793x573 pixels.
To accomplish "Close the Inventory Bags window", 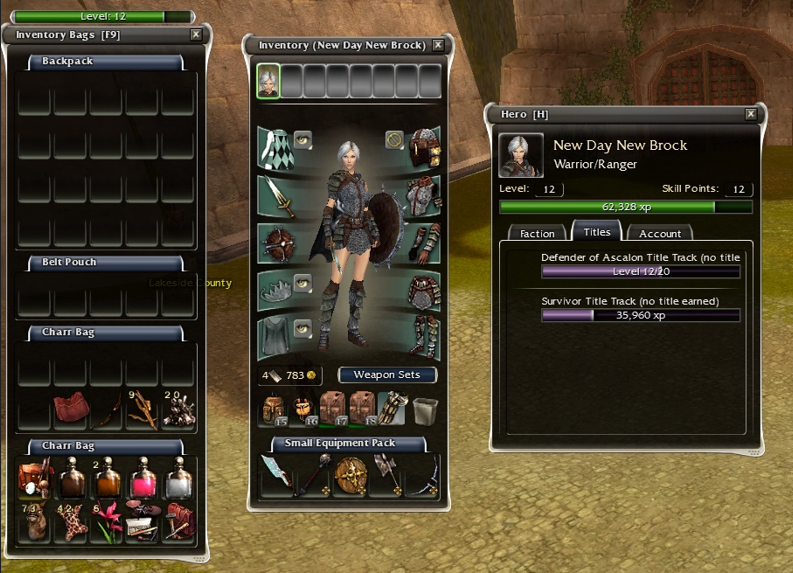I will tap(196, 34).
